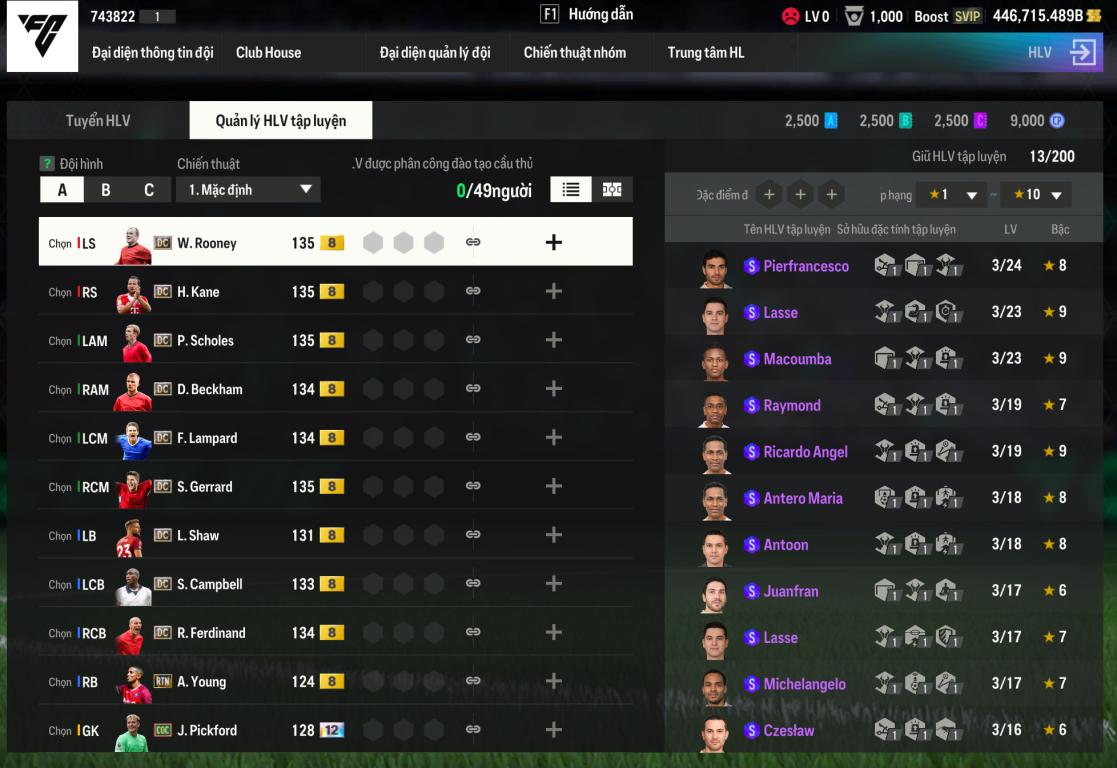Open Đại diện thông tin đội menu
The height and width of the screenshot is (768, 1117).
(152, 53)
